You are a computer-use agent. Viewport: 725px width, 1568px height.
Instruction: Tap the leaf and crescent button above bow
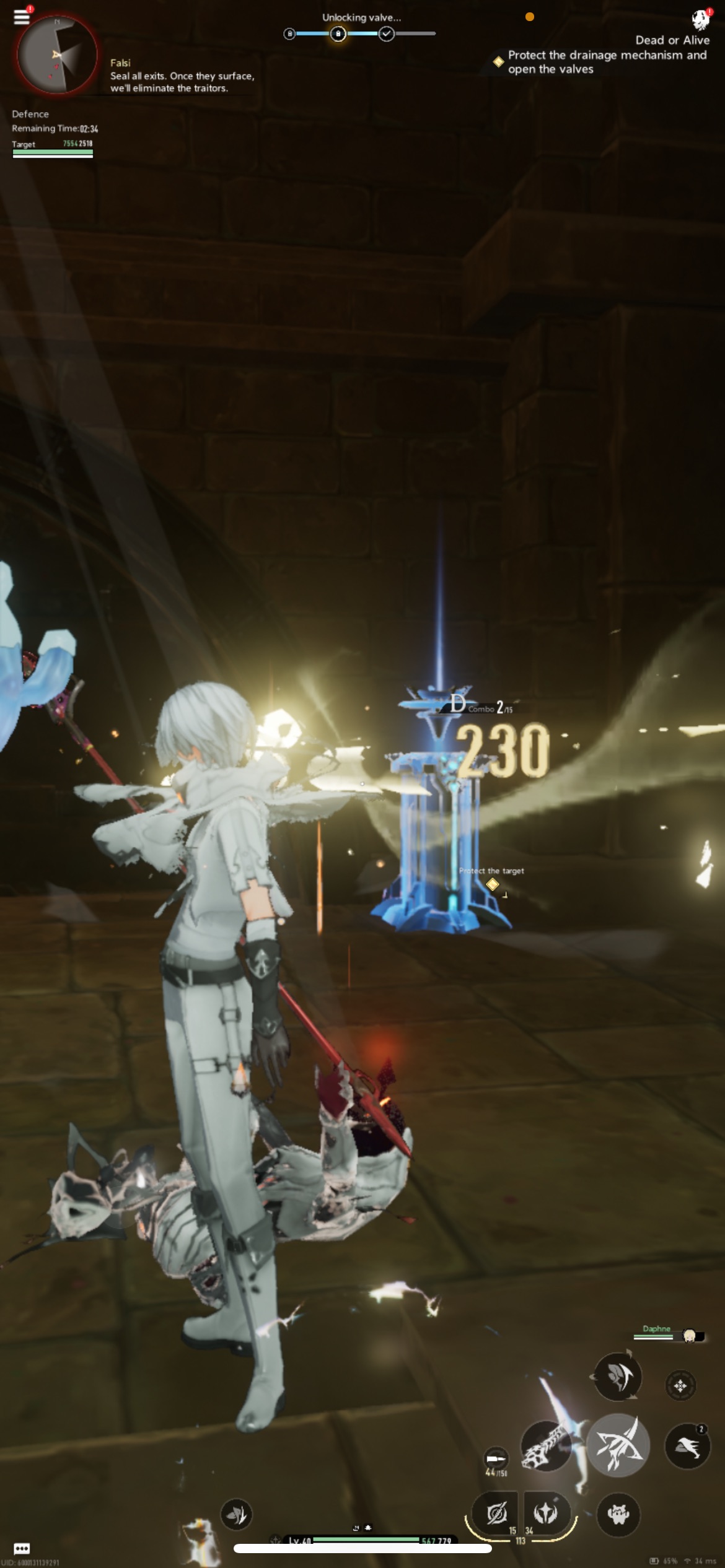point(617,1376)
